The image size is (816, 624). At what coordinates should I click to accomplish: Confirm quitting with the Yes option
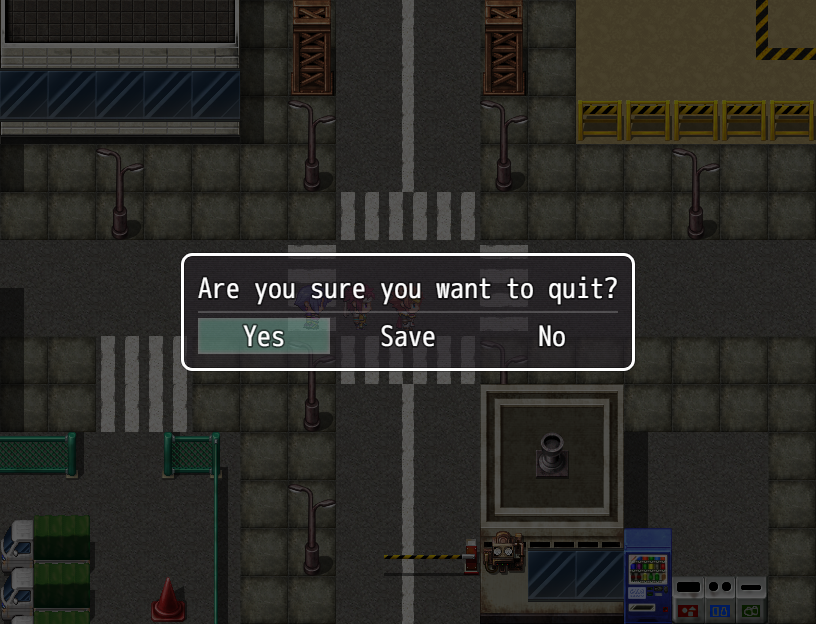[264, 337]
